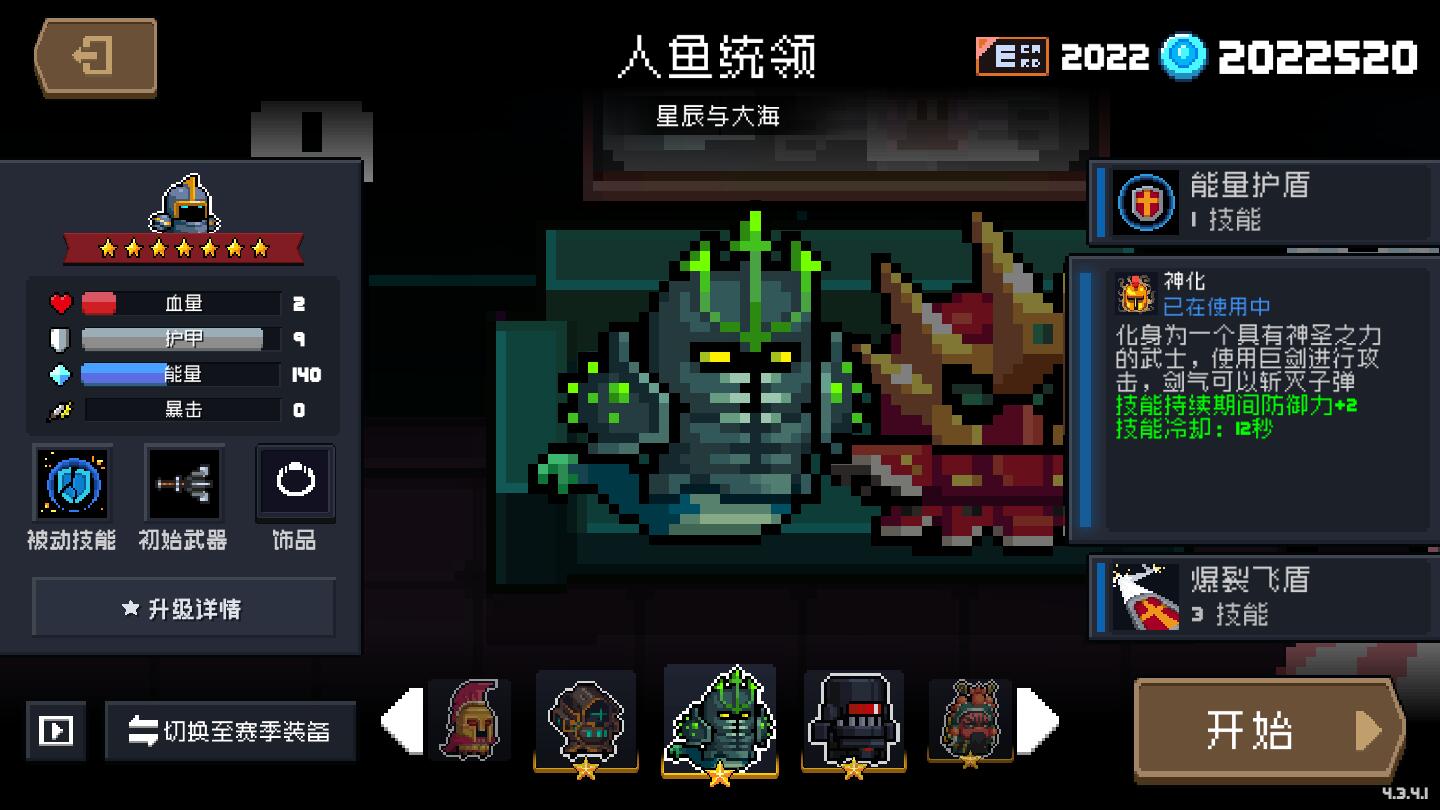
Task: Click the video playback icon at bottom left
Action: point(55,730)
